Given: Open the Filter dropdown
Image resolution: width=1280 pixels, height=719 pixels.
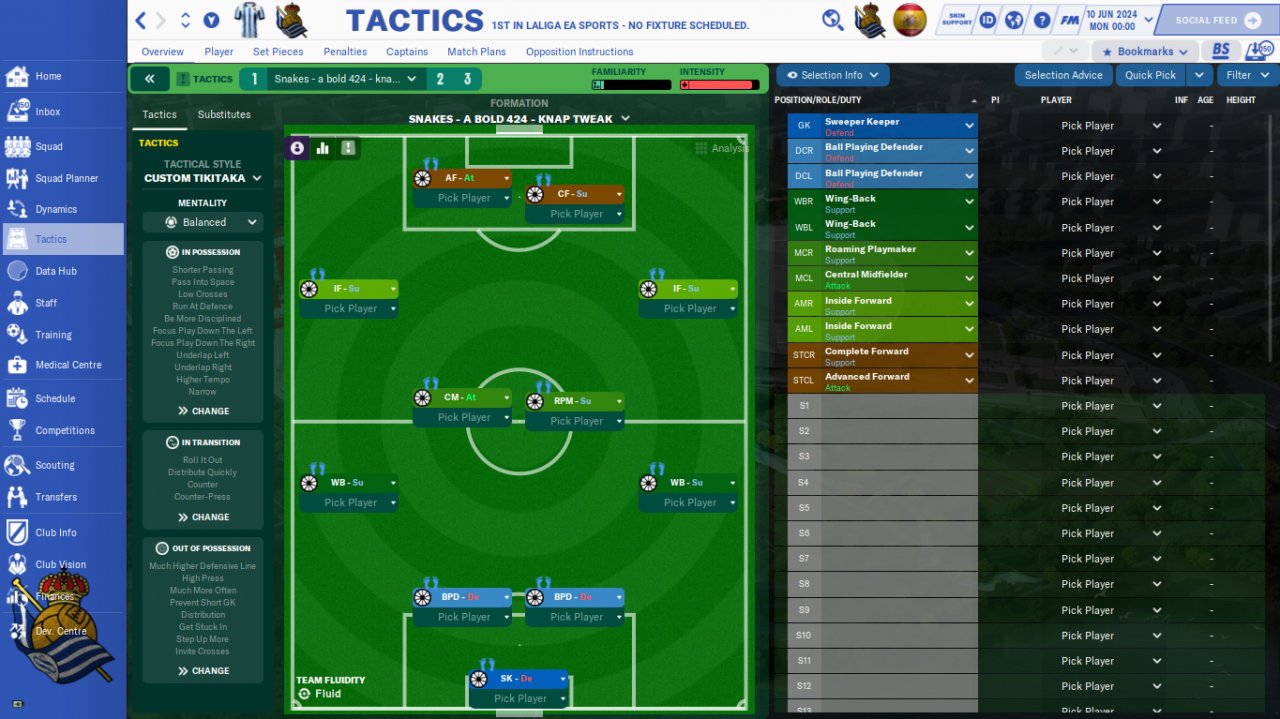Looking at the screenshot, I should point(1246,75).
